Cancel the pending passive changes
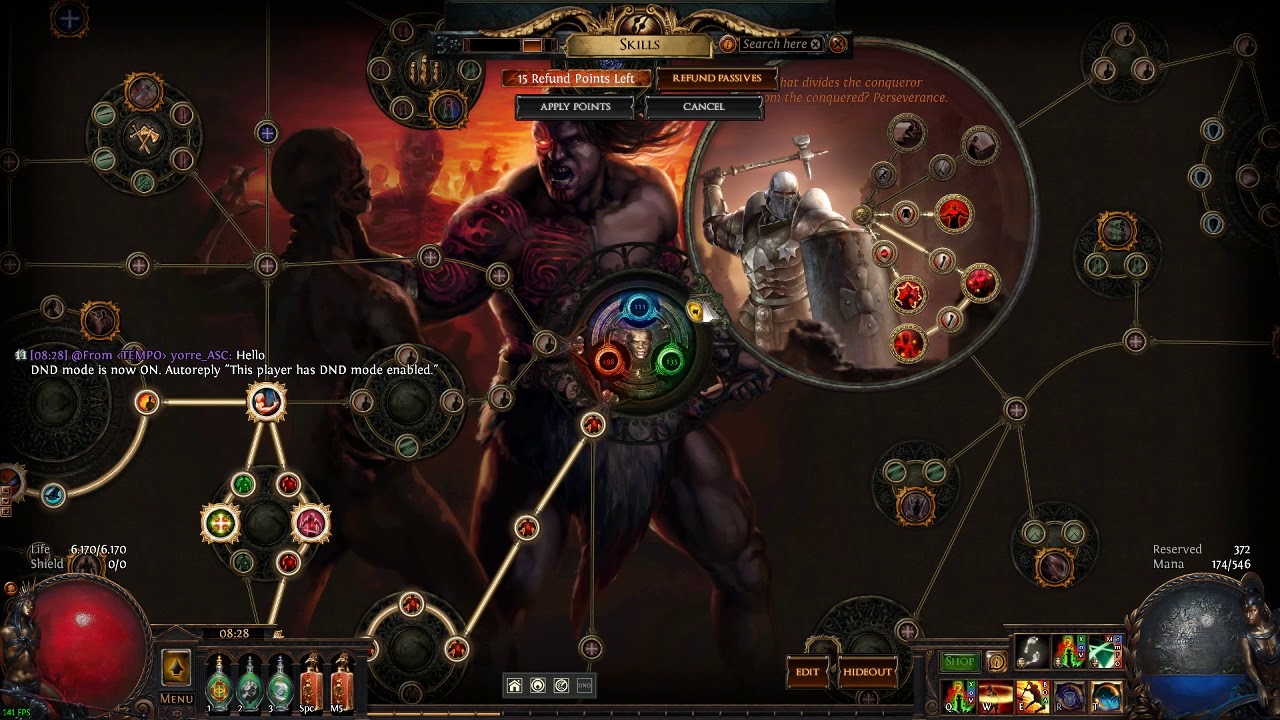Image resolution: width=1280 pixels, height=720 pixels. click(703, 107)
